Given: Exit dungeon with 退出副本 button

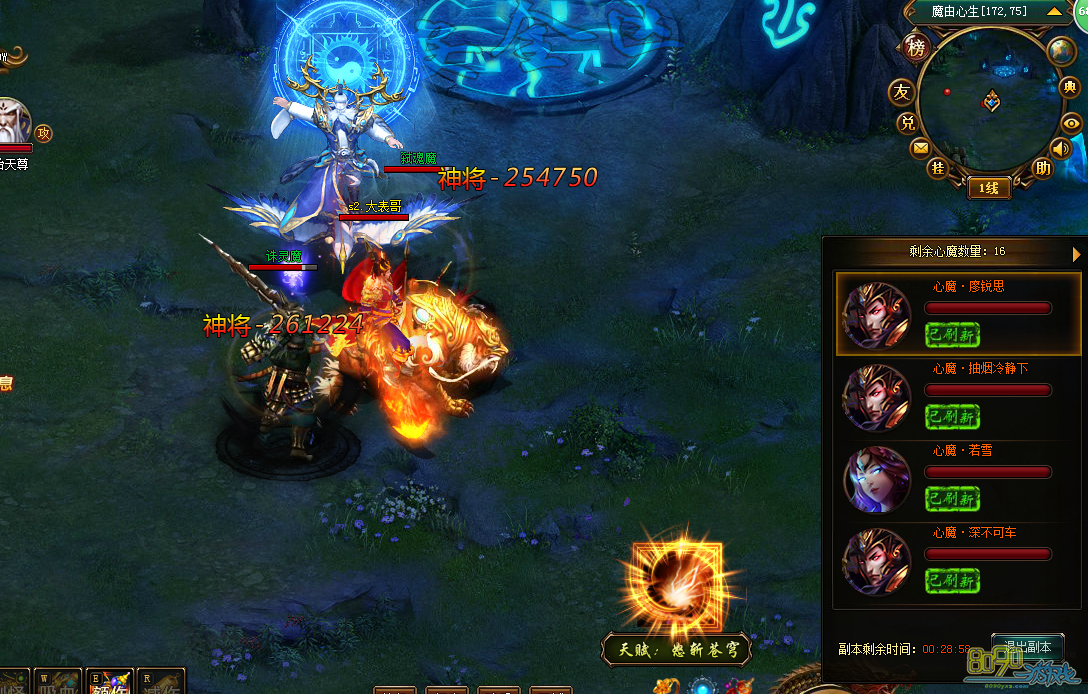Looking at the screenshot, I should [1027, 646].
